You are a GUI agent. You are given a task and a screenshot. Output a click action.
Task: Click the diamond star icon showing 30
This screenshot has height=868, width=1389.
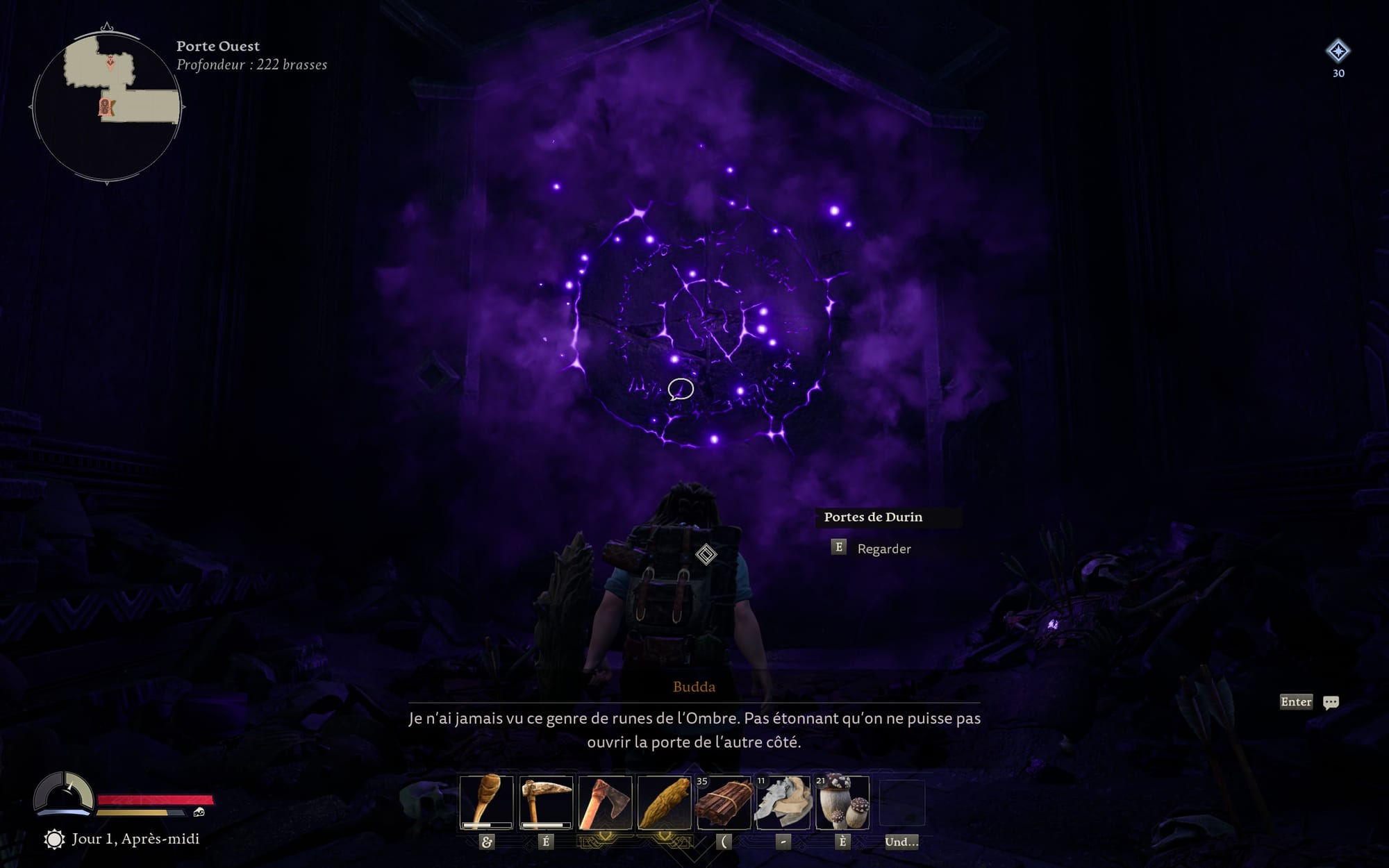coord(1338,51)
